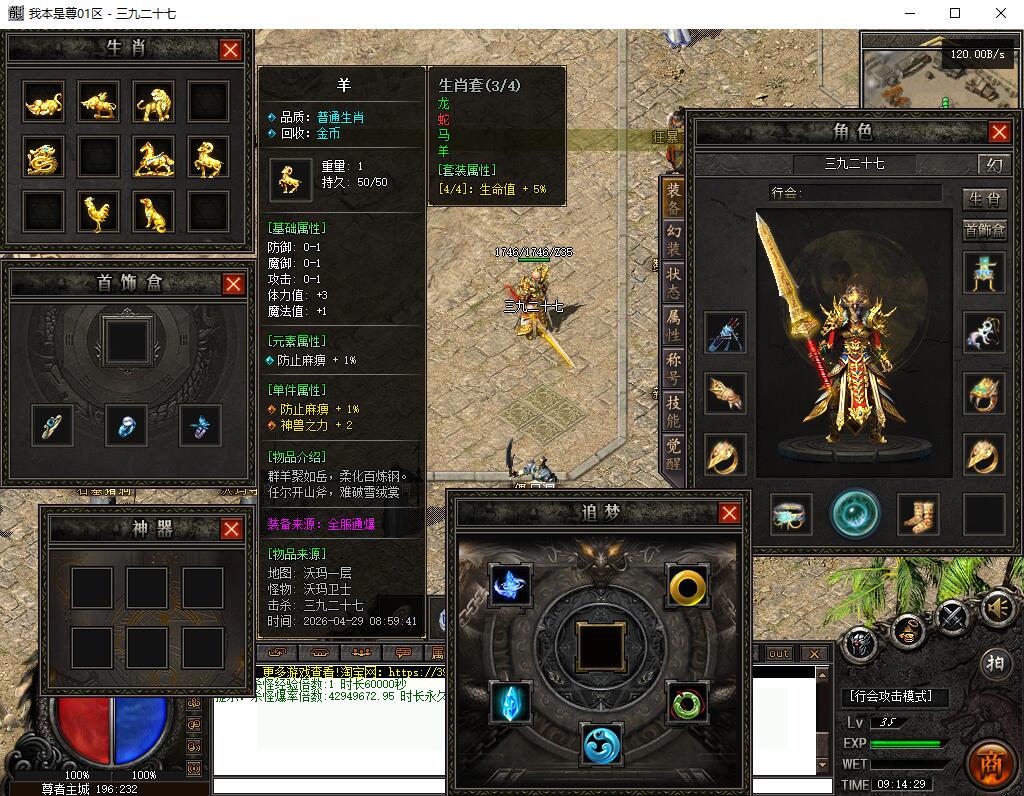
Task: Minimize the game window
Action: point(910,13)
